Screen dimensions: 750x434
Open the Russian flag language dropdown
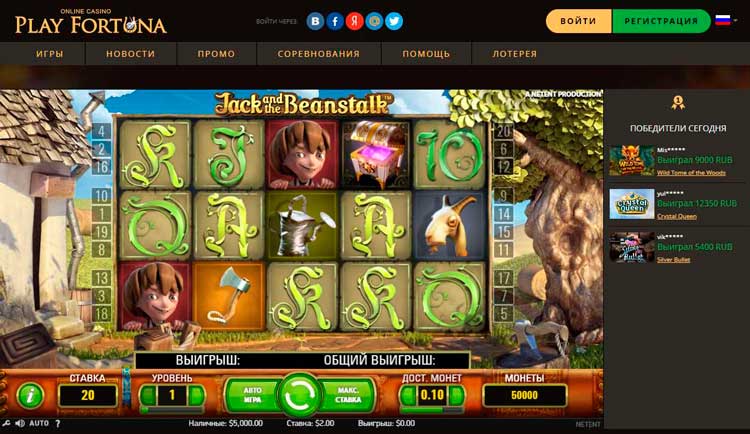coord(727,21)
